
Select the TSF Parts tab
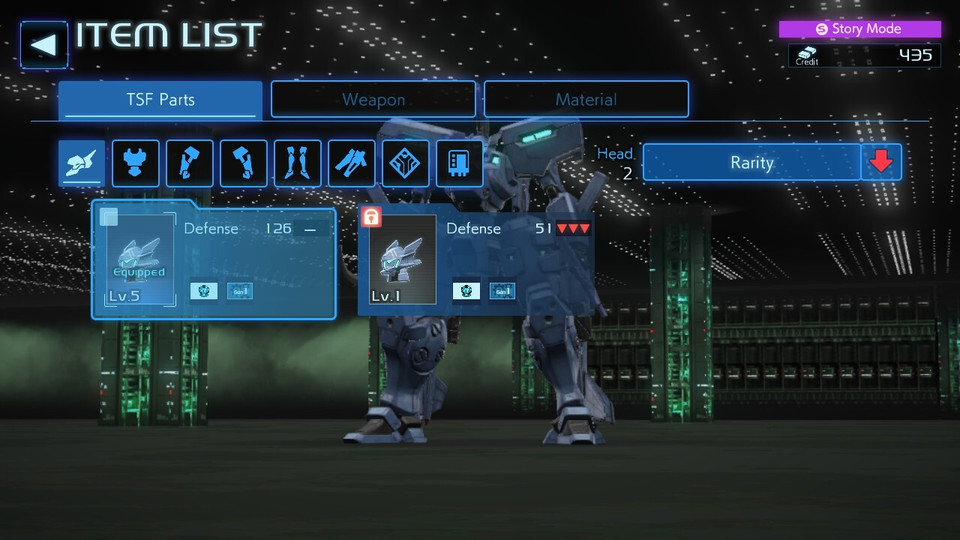click(160, 100)
